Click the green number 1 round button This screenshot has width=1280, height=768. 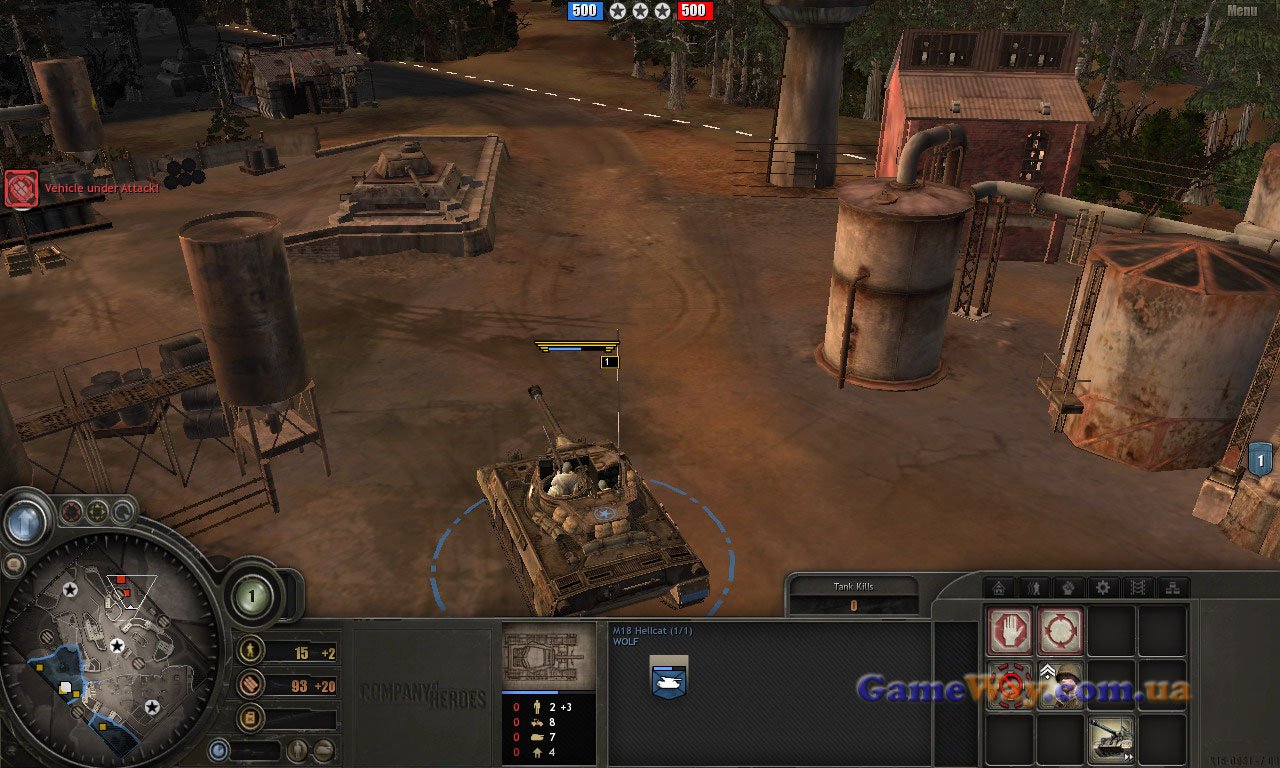click(x=252, y=596)
